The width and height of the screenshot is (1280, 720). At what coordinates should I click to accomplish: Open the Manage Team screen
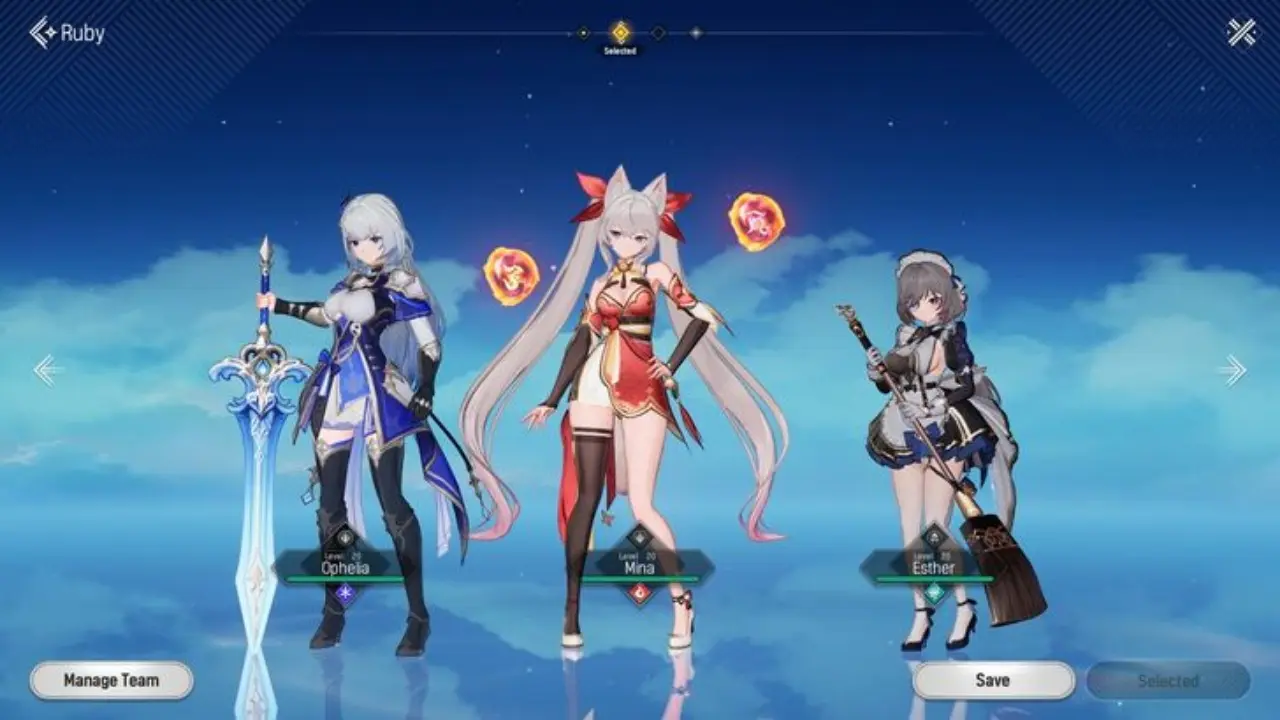[x=110, y=678]
